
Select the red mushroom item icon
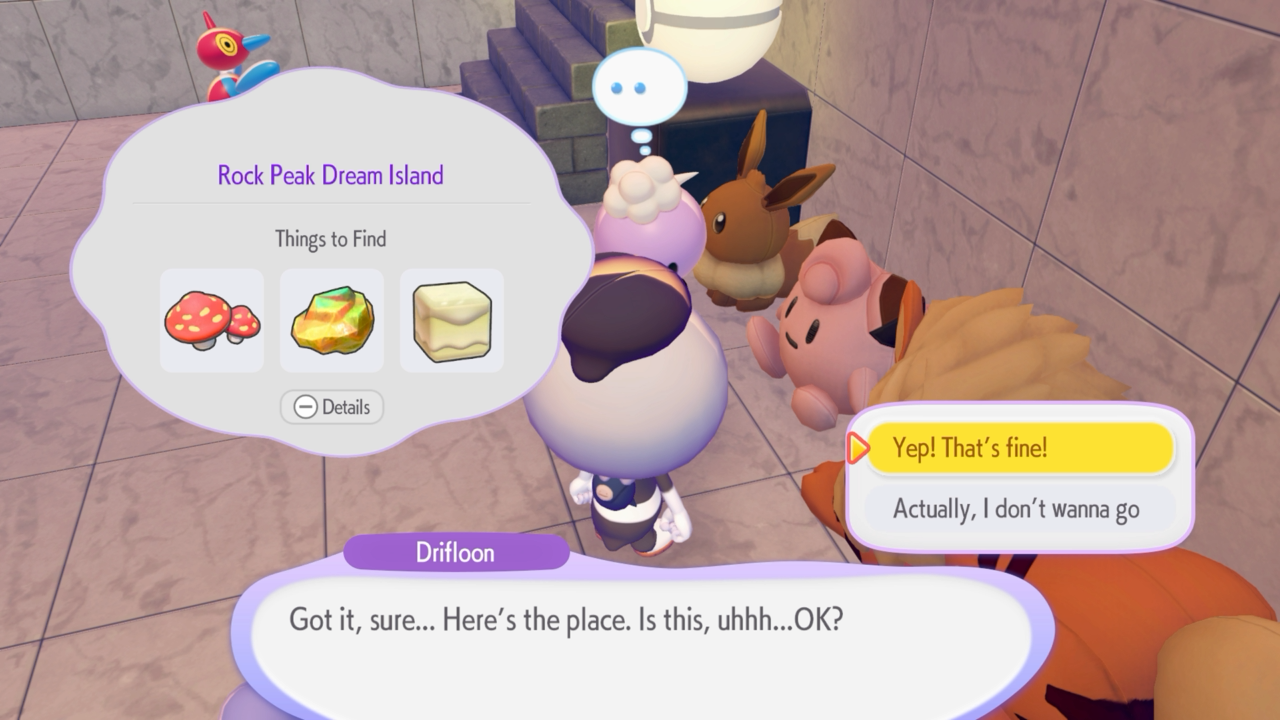click(212, 320)
